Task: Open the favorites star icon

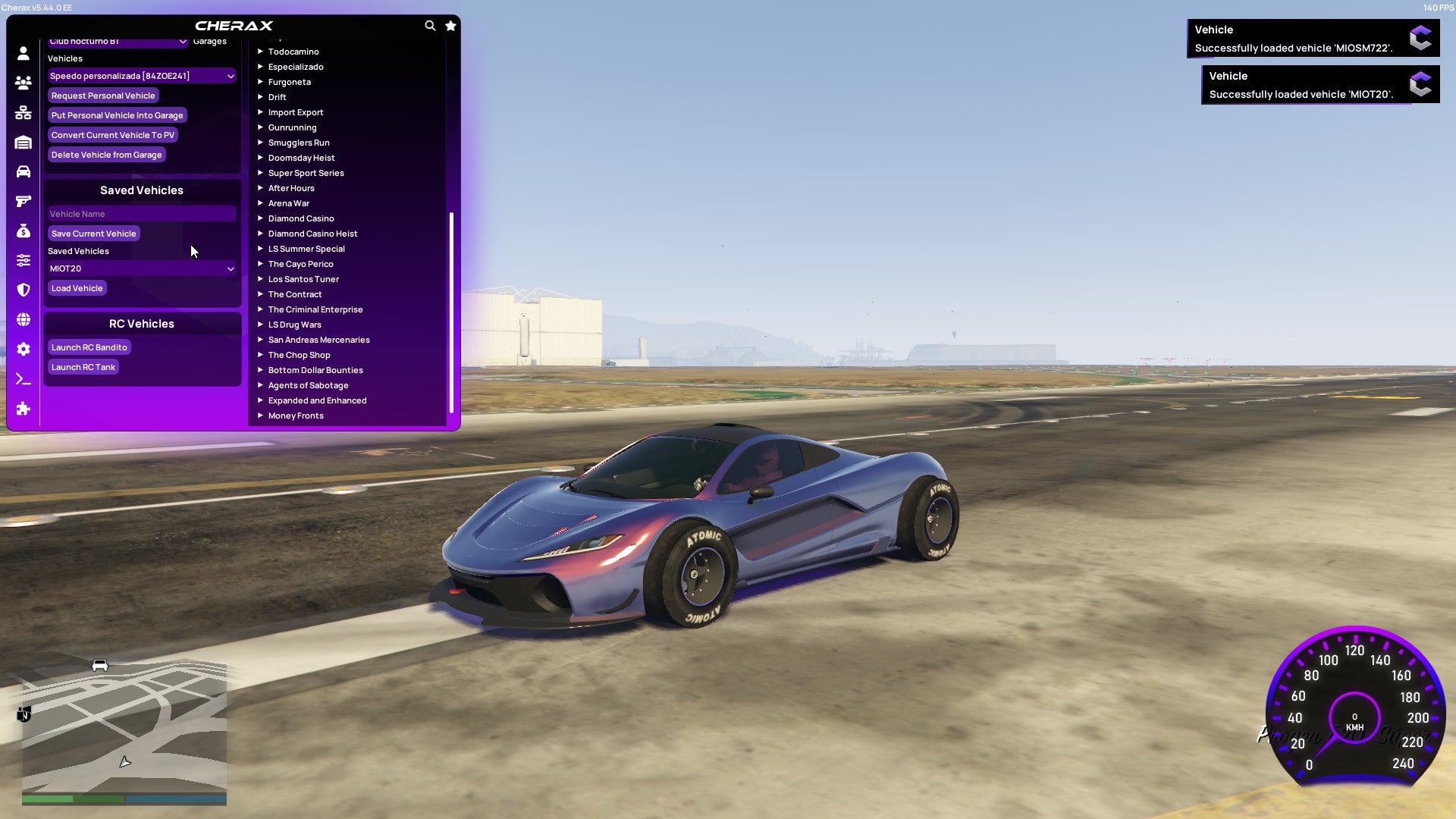Action: pos(450,25)
